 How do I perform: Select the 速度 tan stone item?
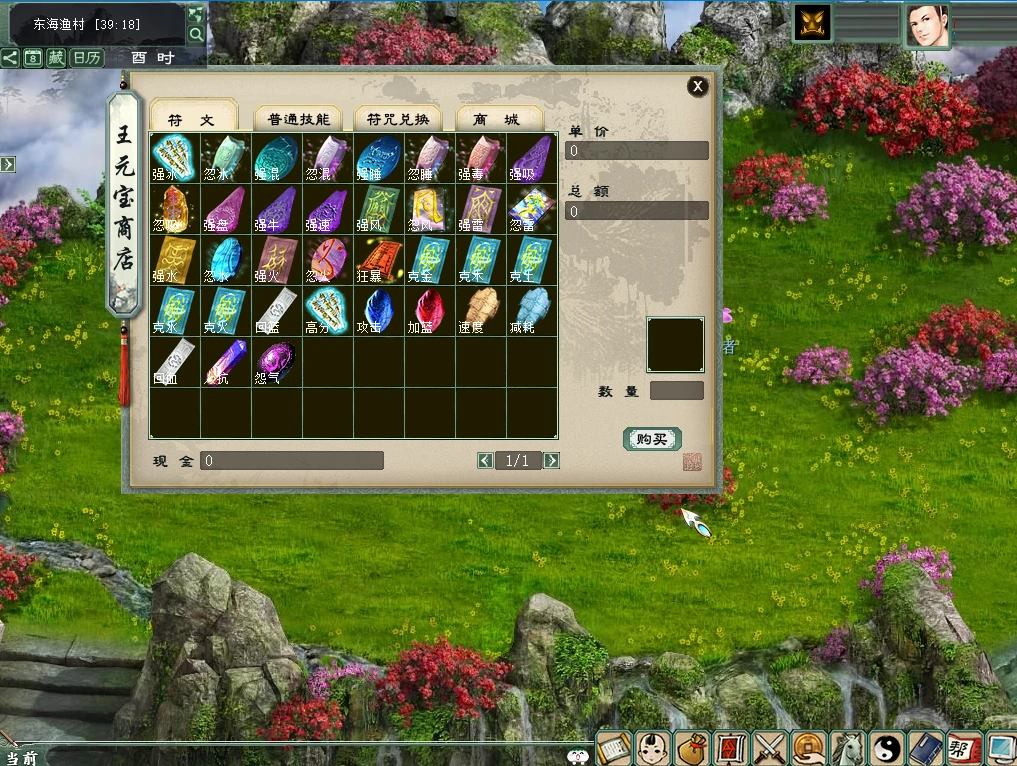481,311
